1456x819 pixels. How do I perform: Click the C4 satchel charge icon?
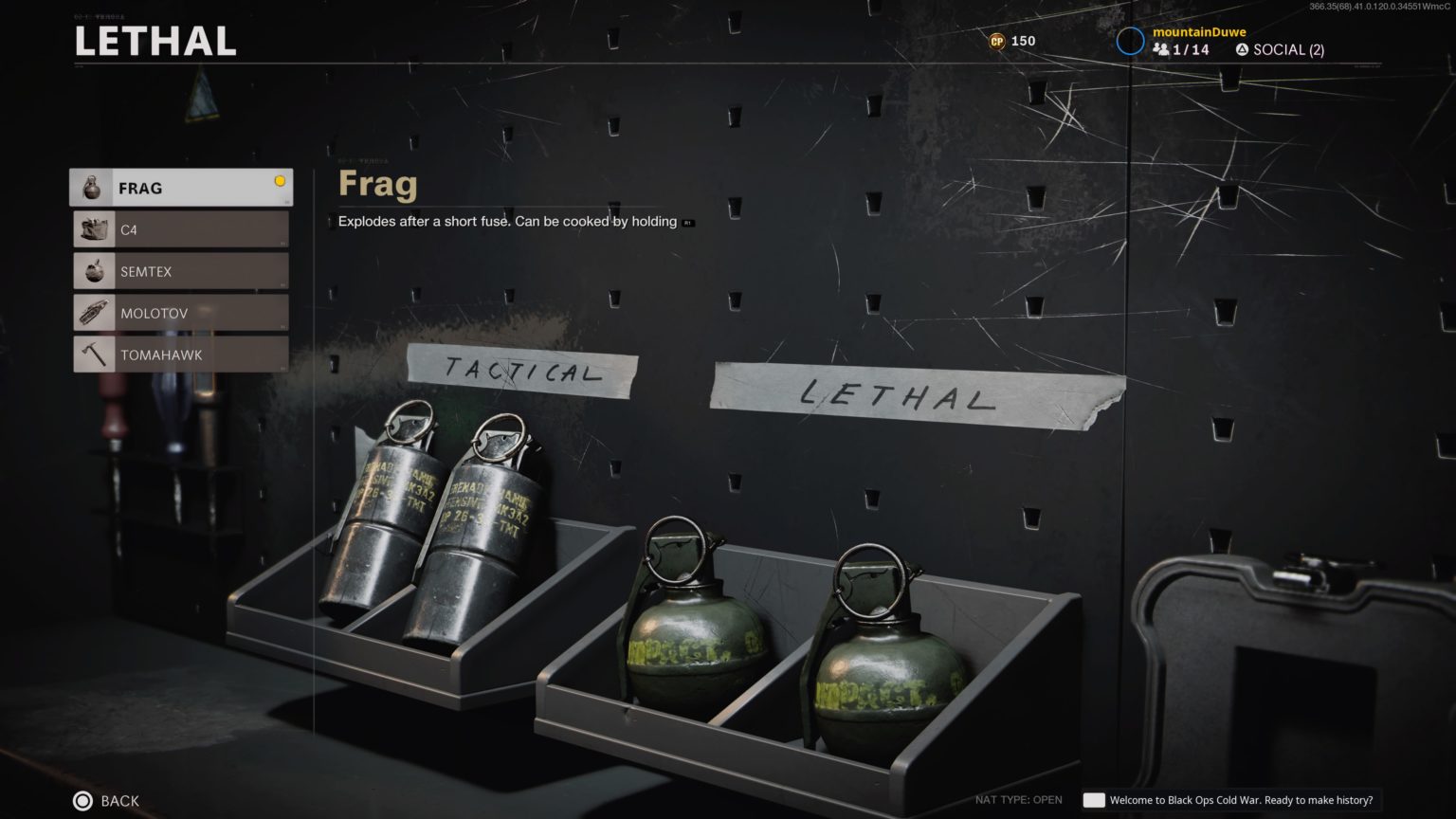click(94, 228)
